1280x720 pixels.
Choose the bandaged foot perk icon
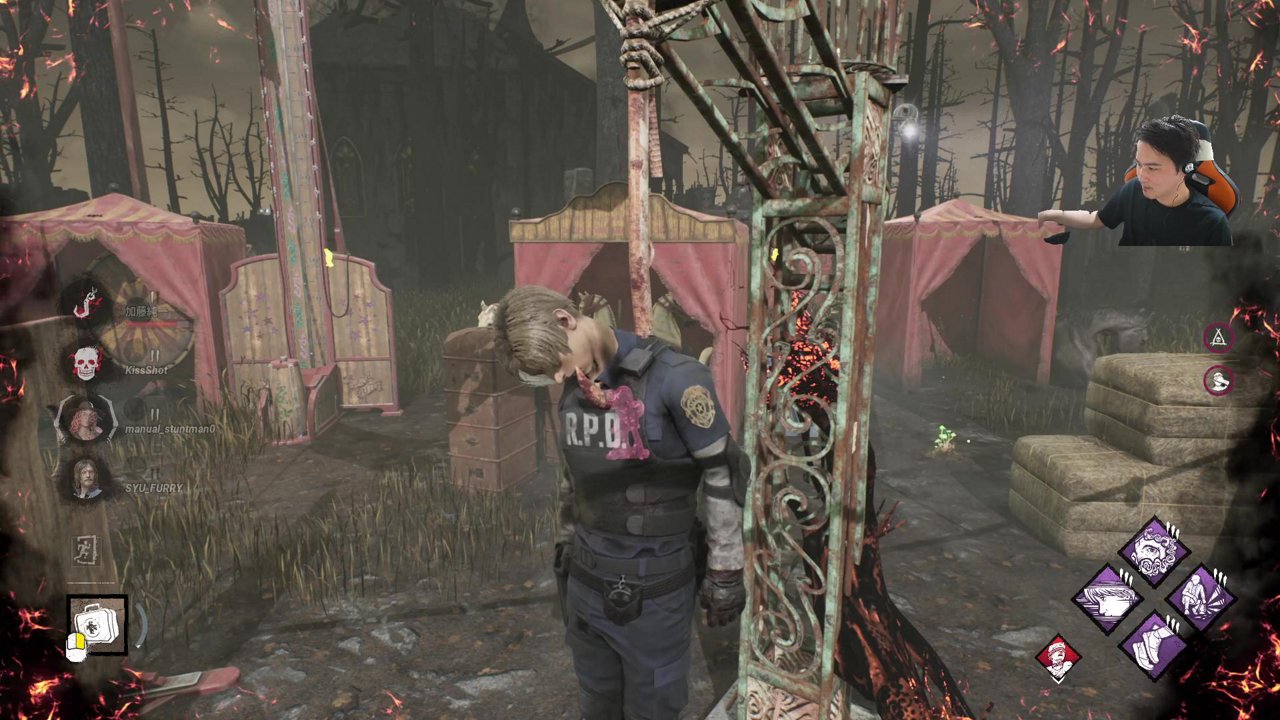tap(1153, 645)
